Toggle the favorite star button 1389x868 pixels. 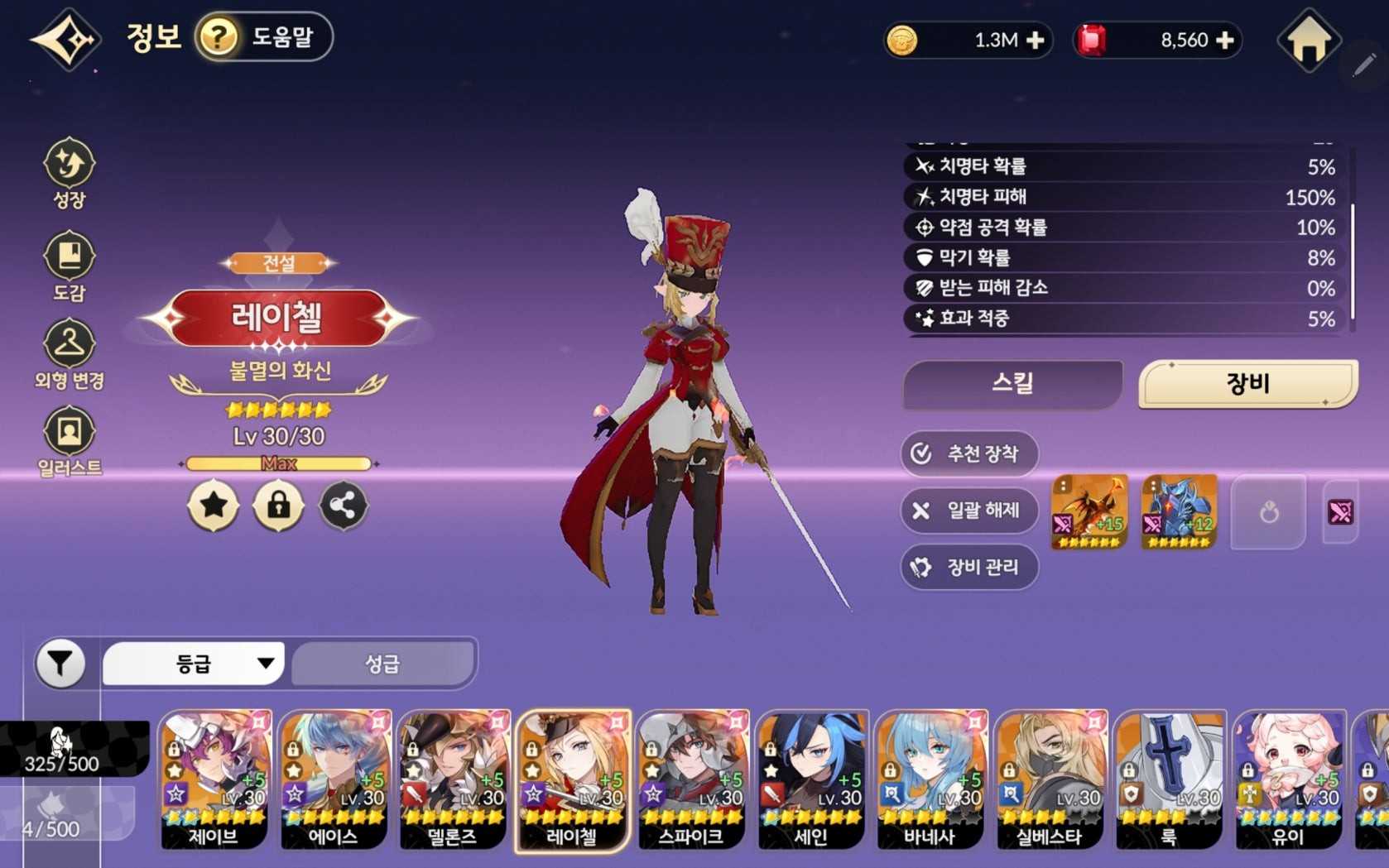point(214,506)
